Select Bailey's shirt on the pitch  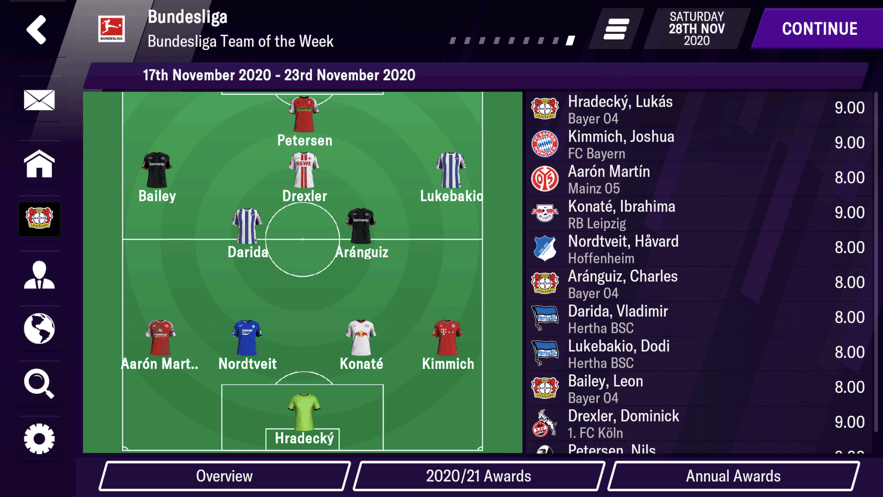pyautogui.click(x=157, y=171)
